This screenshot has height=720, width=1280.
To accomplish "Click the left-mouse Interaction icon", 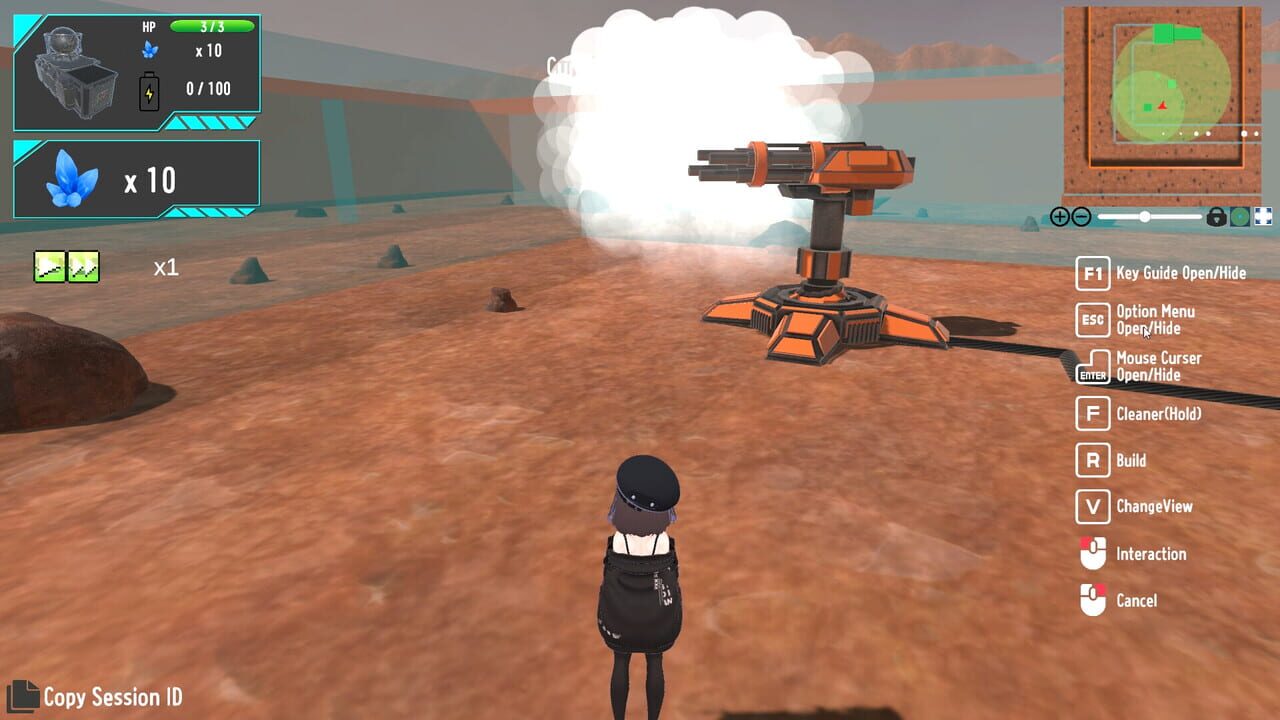I will (x=1093, y=554).
